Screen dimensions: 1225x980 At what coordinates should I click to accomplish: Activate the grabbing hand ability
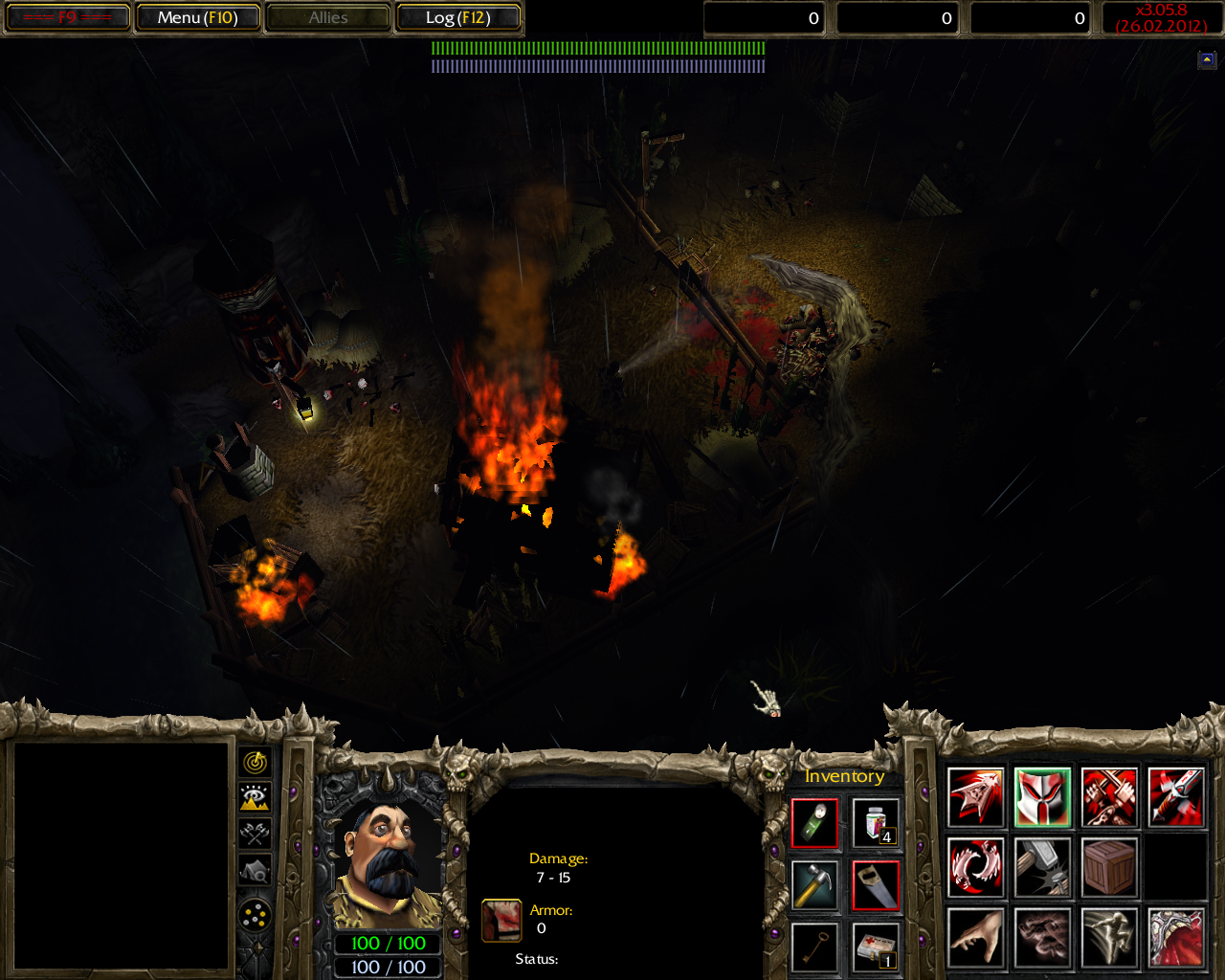[x=975, y=937]
